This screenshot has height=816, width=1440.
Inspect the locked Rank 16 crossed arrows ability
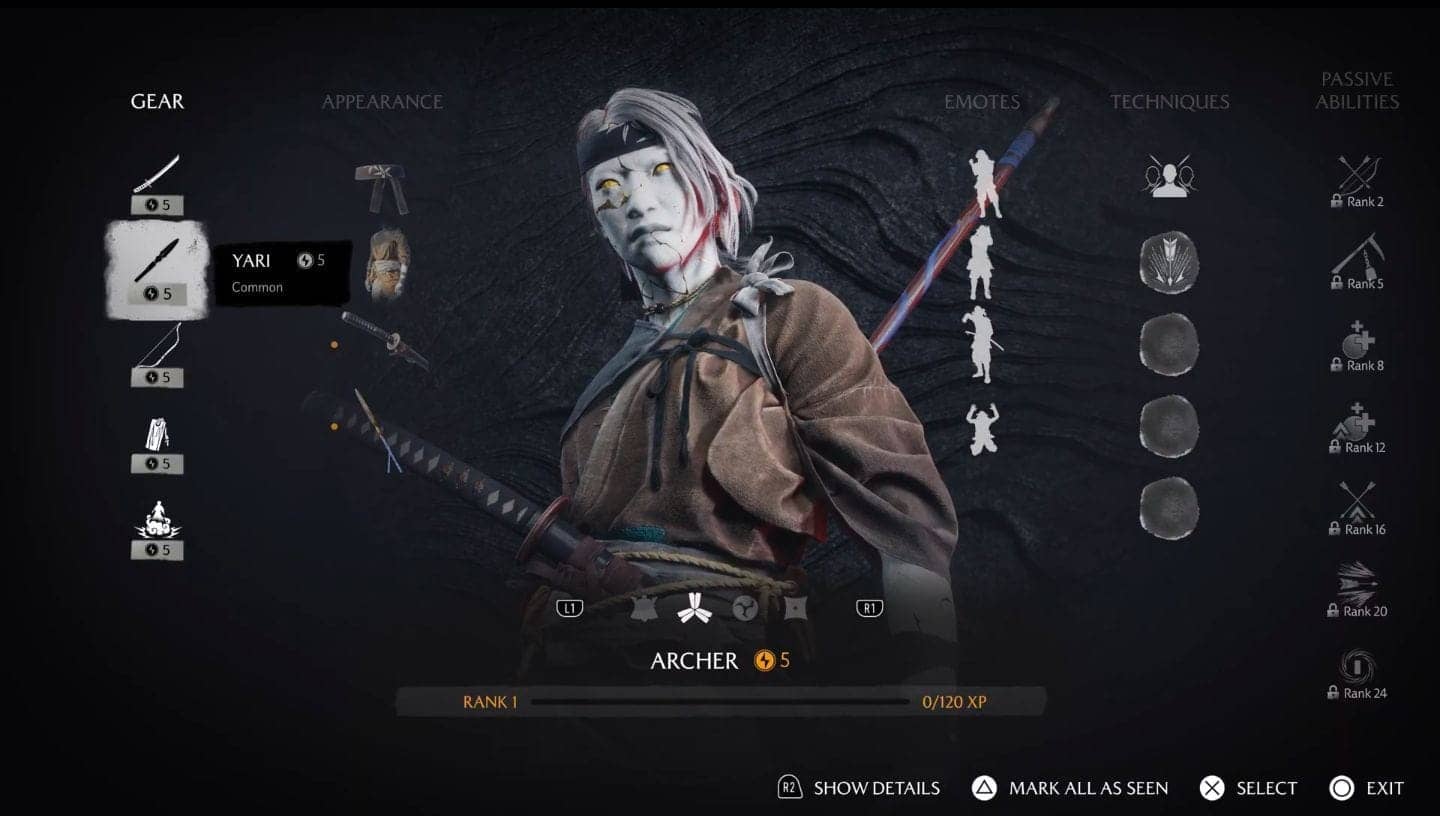pos(1357,510)
